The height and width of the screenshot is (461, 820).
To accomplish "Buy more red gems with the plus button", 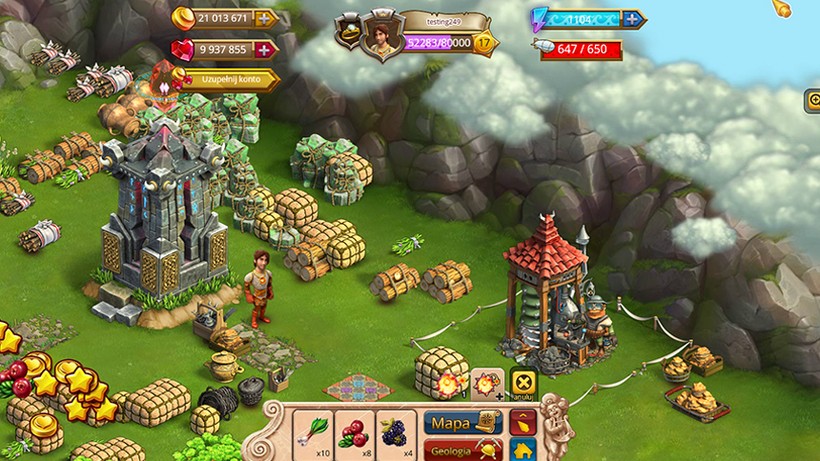I will pyautogui.click(x=266, y=49).
